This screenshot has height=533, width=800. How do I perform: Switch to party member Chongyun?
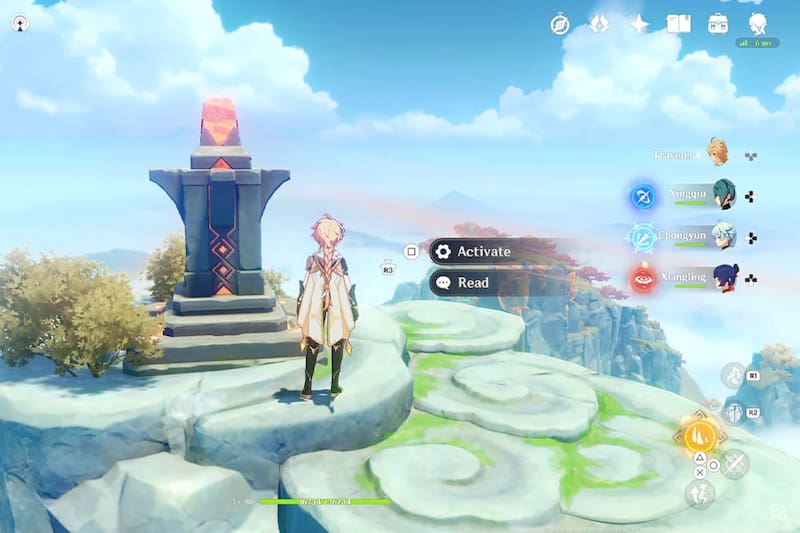tap(723, 236)
